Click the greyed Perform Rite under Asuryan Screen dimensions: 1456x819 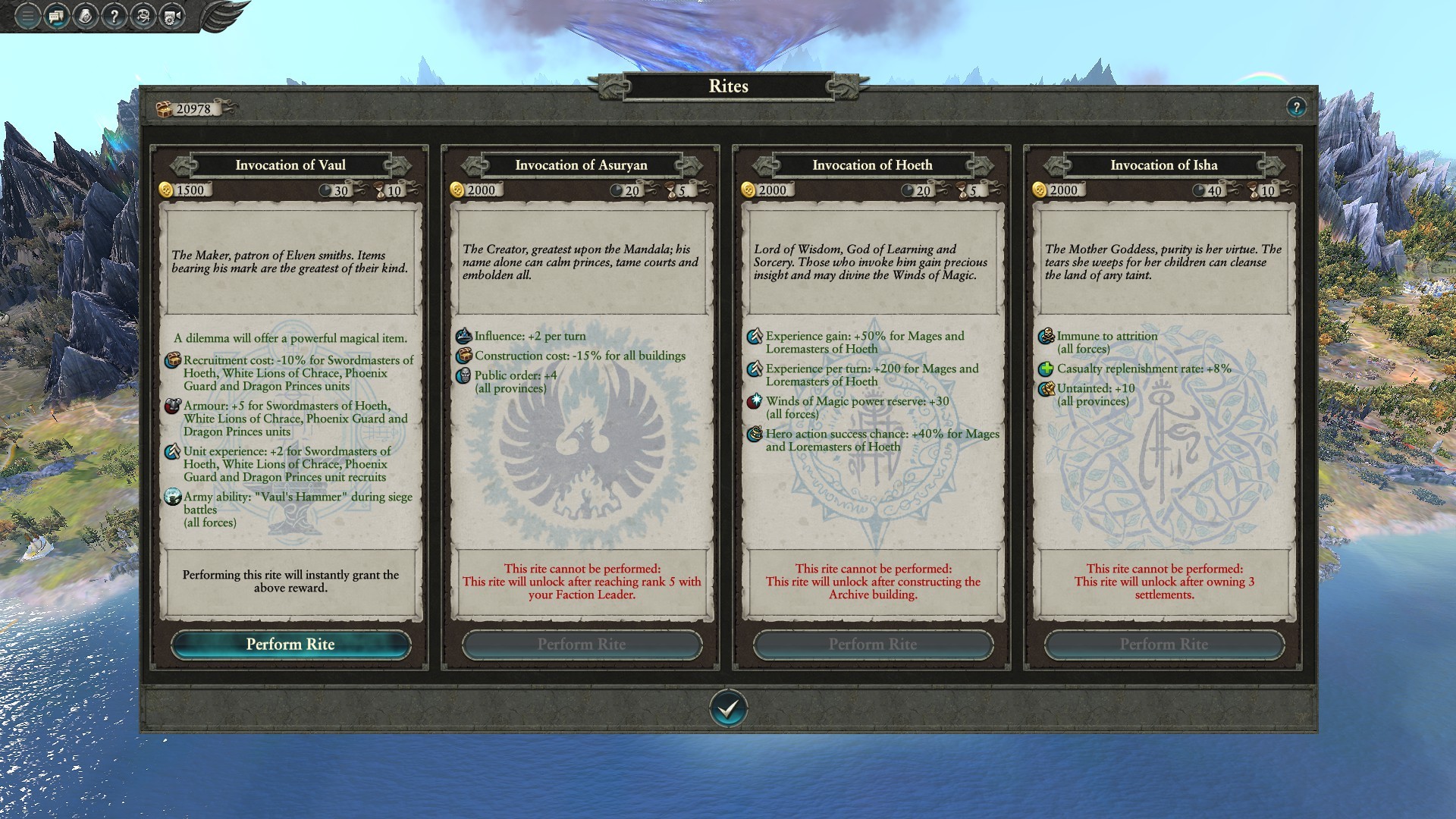(x=582, y=645)
